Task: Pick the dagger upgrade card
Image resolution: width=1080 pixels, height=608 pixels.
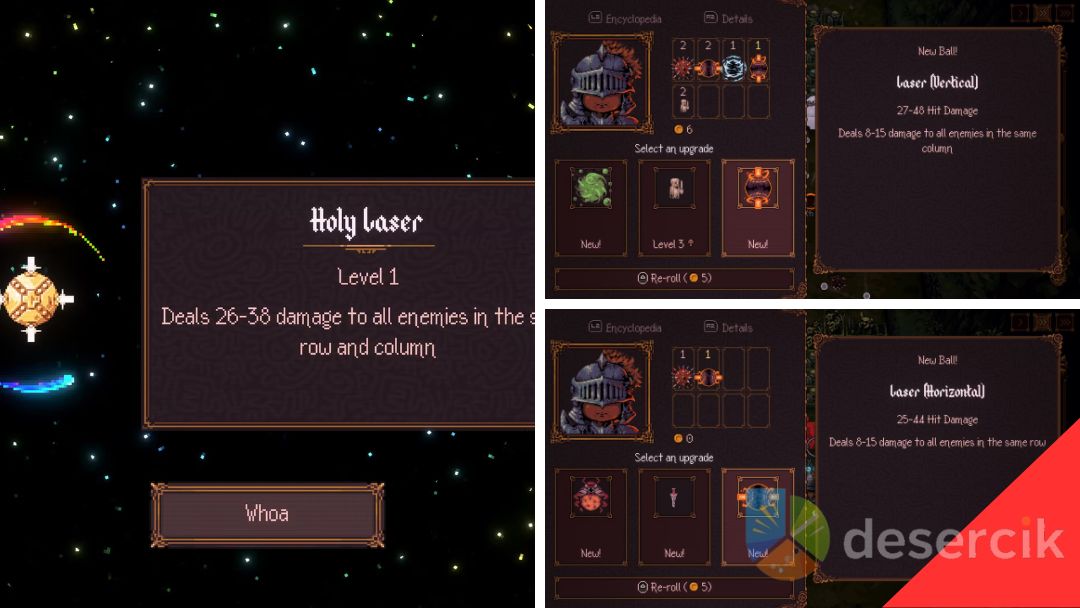Action: (x=674, y=516)
